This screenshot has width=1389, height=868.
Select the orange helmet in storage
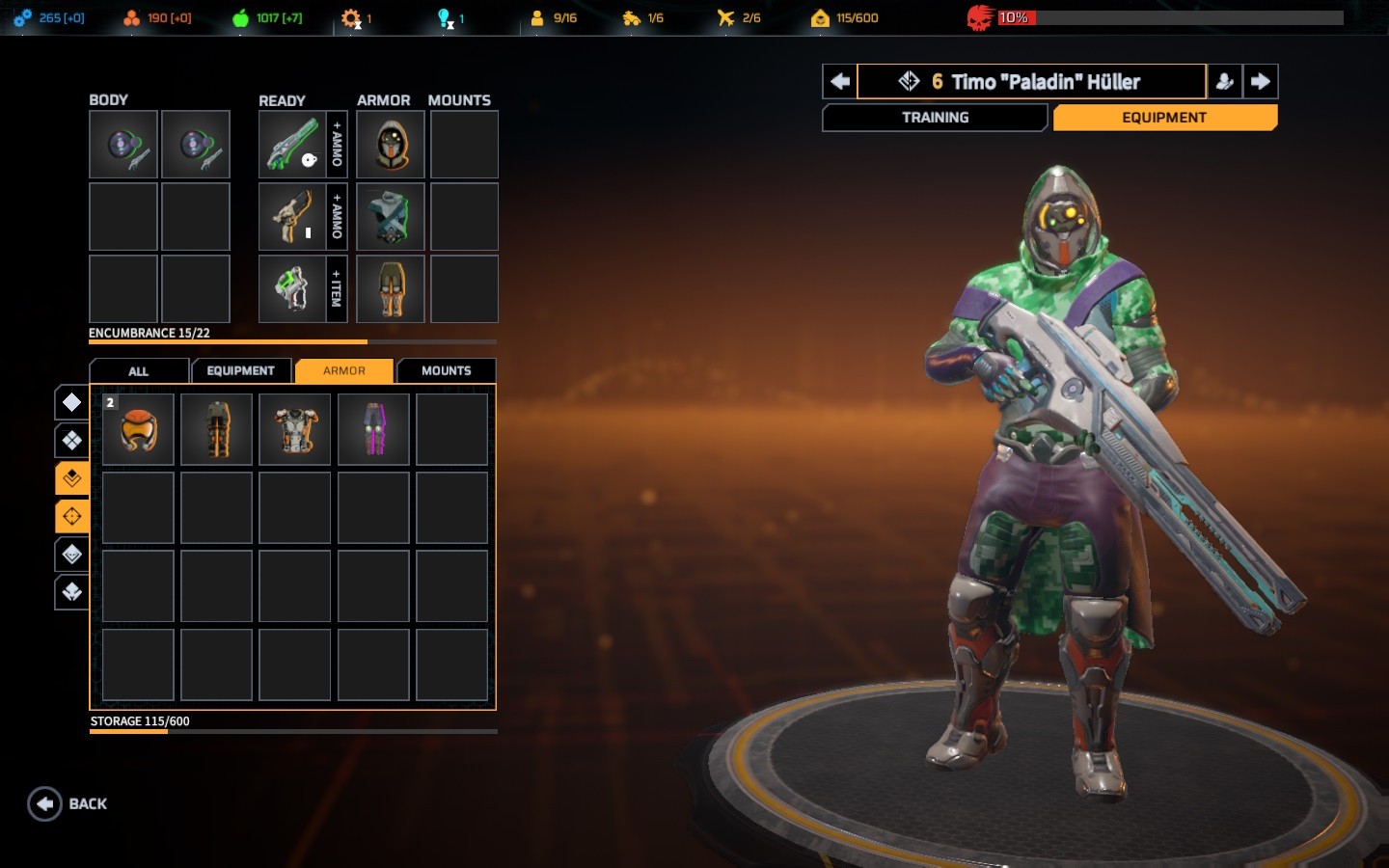(x=139, y=429)
